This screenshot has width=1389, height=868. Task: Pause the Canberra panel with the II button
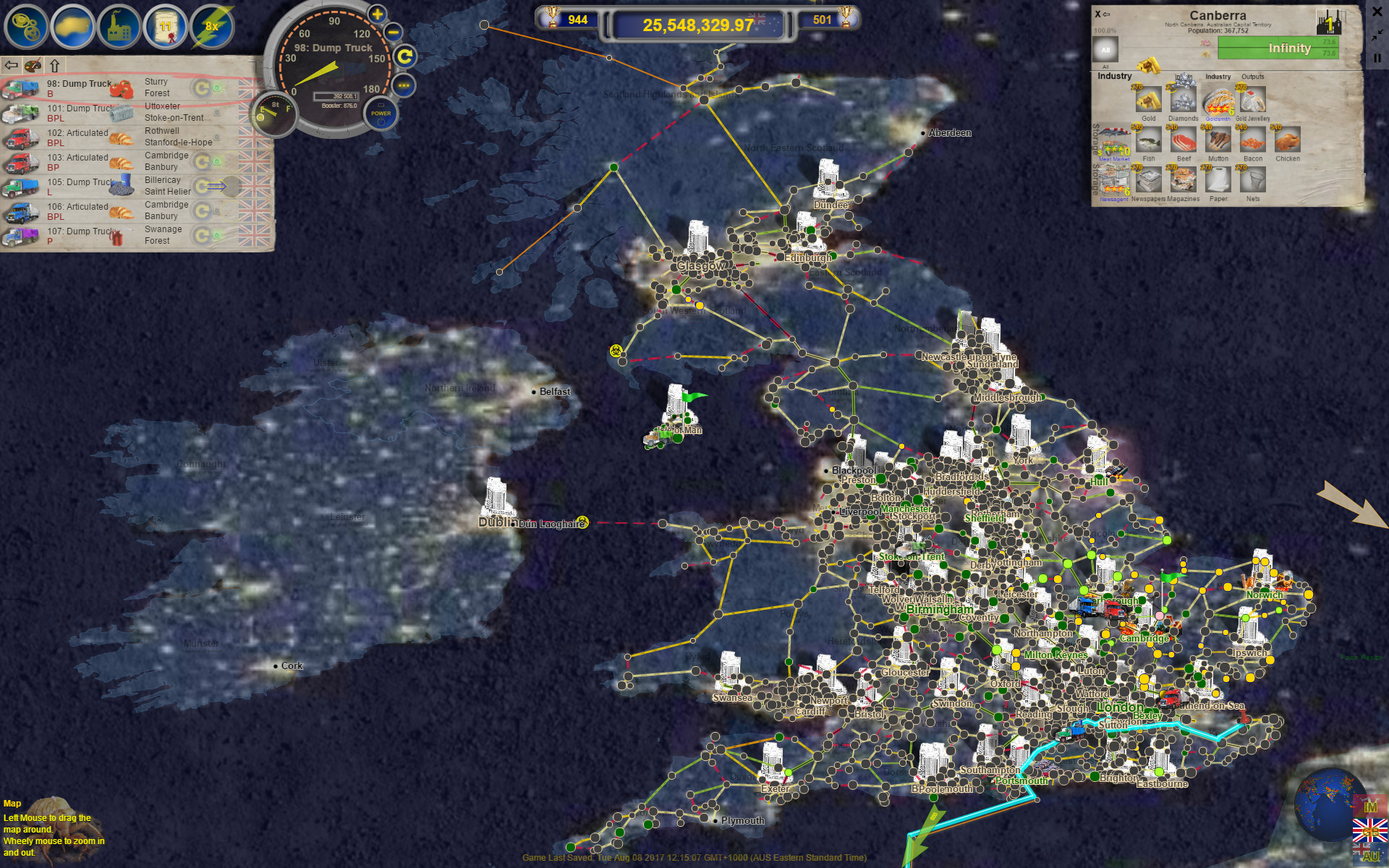coord(1377,59)
